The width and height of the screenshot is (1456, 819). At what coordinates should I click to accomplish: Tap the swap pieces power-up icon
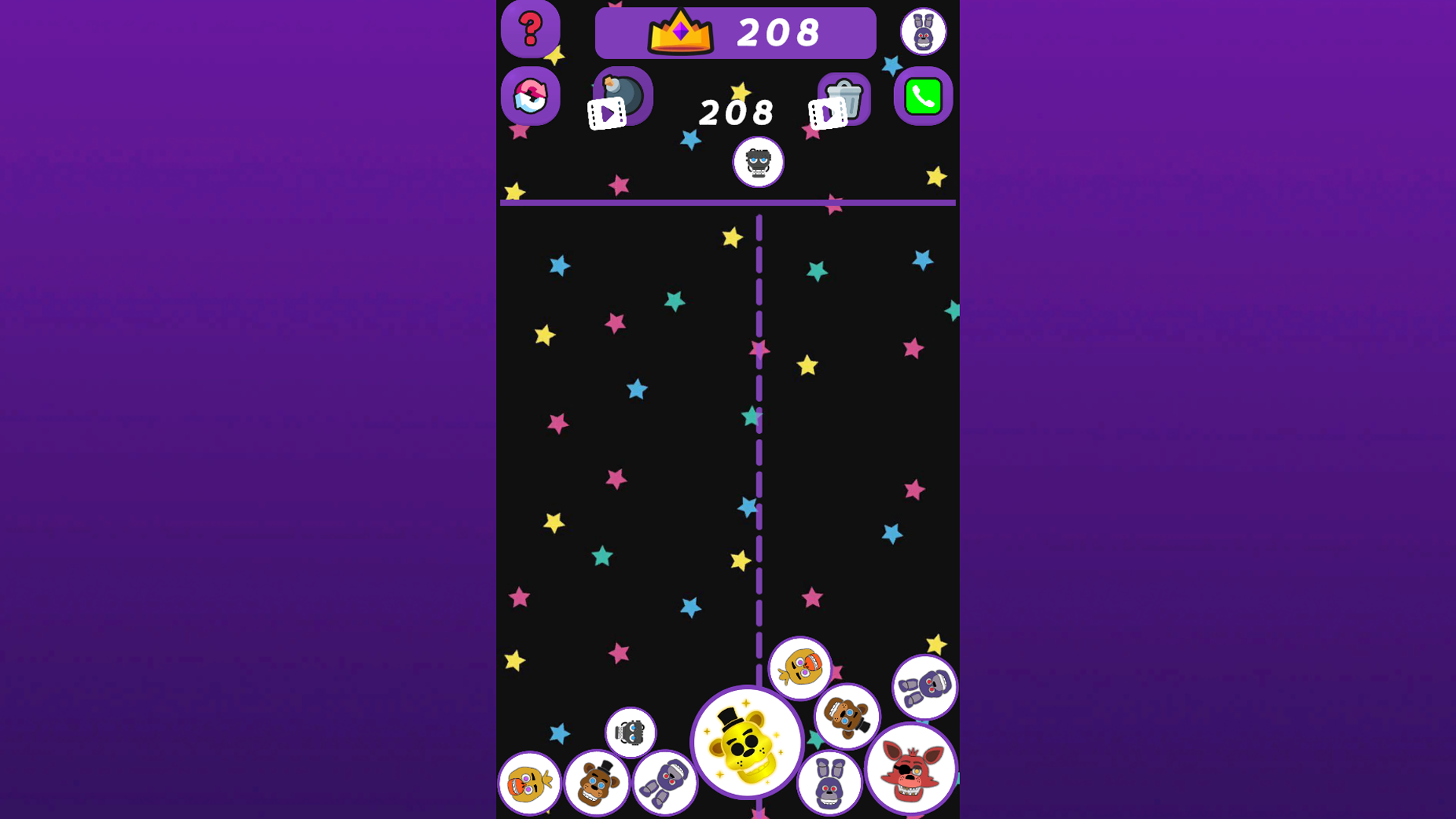(x=530, y=96)
